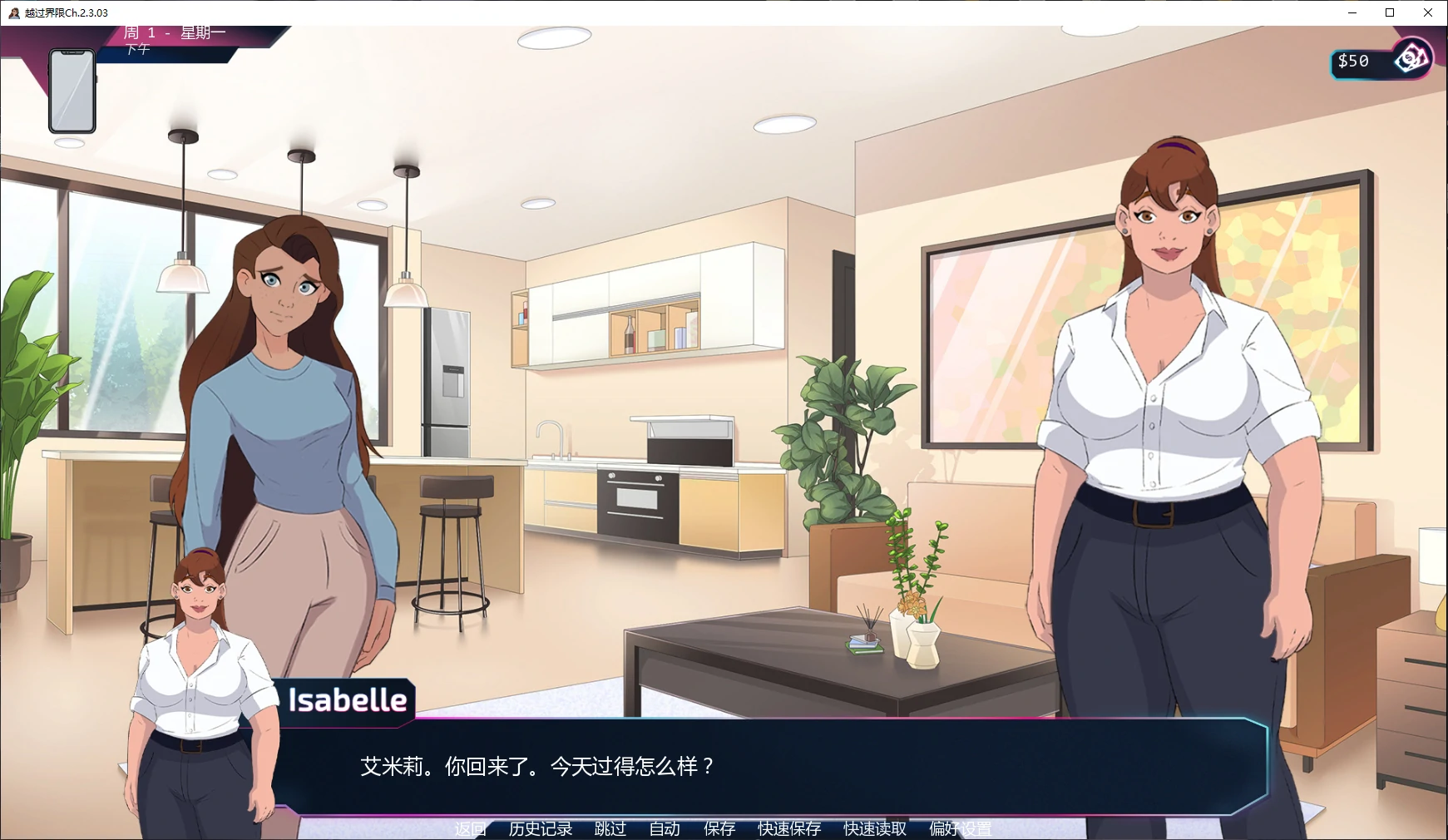The image size is (1448, 840).
Task: Click 返回 to go back
Action: point(468,828)
